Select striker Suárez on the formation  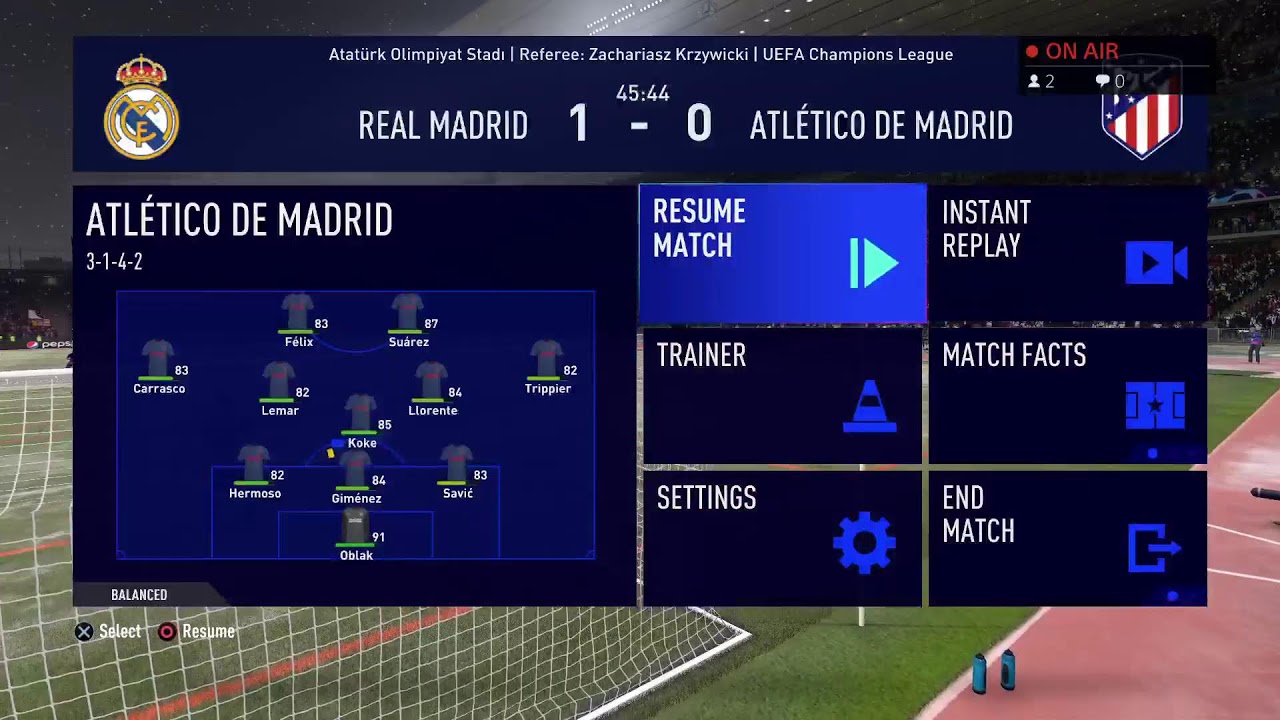pyautogui.click(x=408, y=318)
